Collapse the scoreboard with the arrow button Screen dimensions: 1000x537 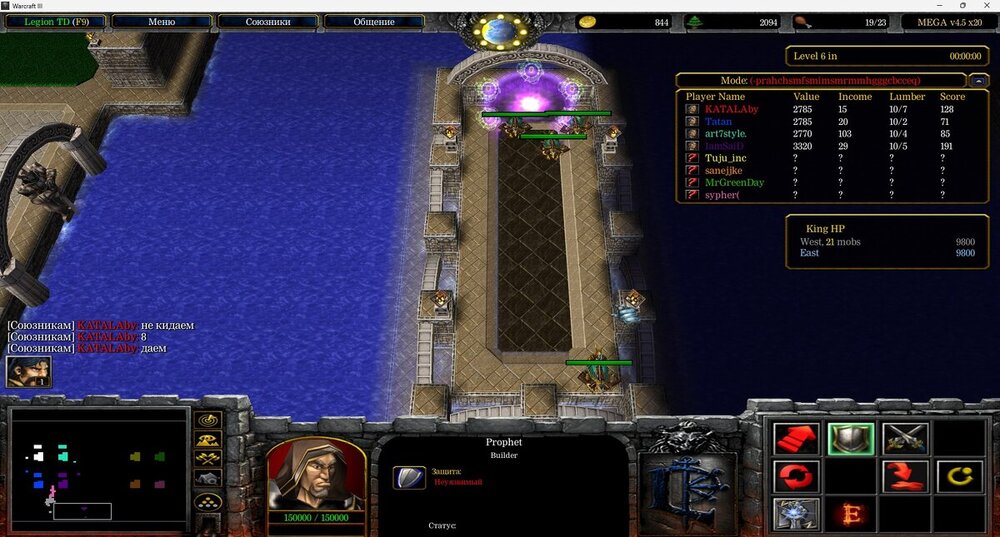[979, 80]
